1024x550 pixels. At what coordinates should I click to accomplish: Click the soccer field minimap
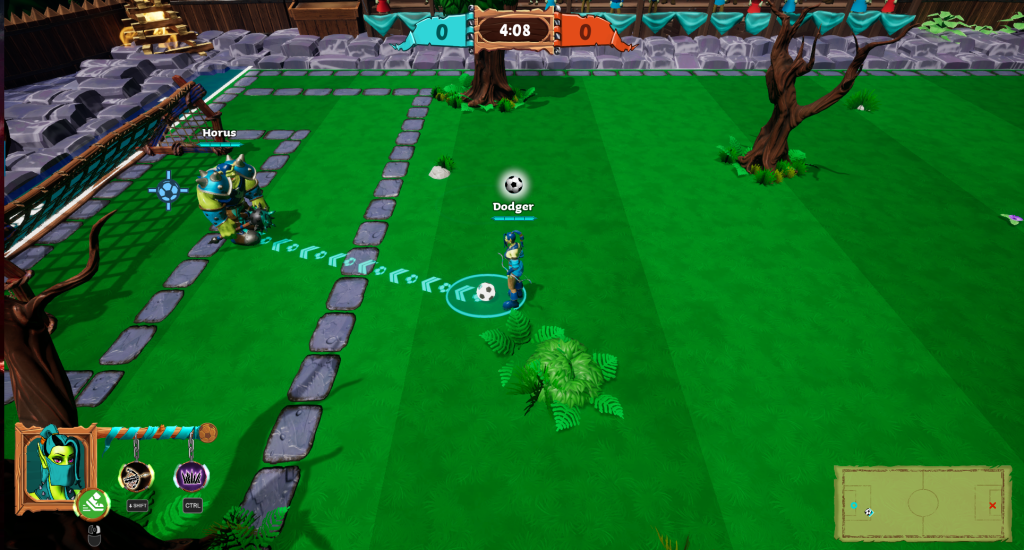[x=921, y=504]
